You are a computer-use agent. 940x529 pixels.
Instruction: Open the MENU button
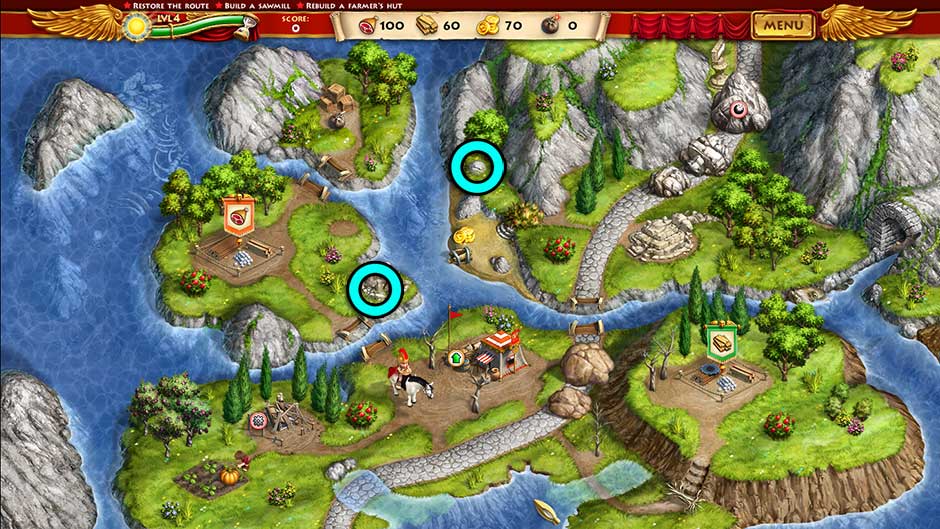coord(783,24)
